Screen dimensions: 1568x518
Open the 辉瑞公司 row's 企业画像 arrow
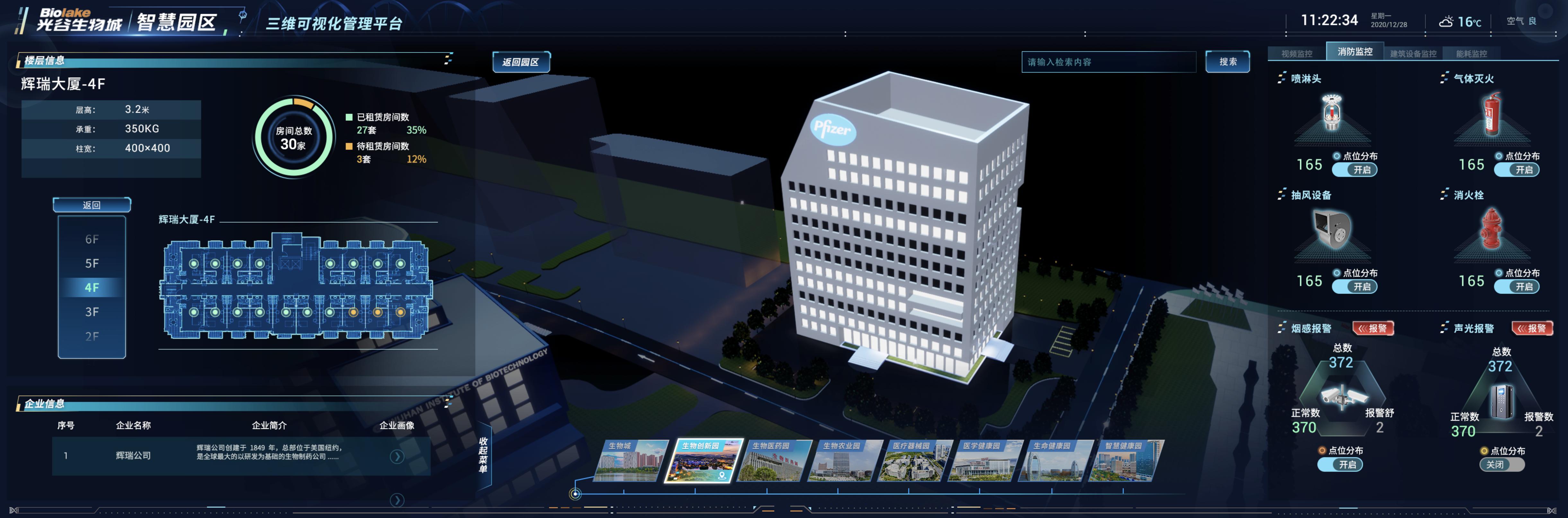397,456
